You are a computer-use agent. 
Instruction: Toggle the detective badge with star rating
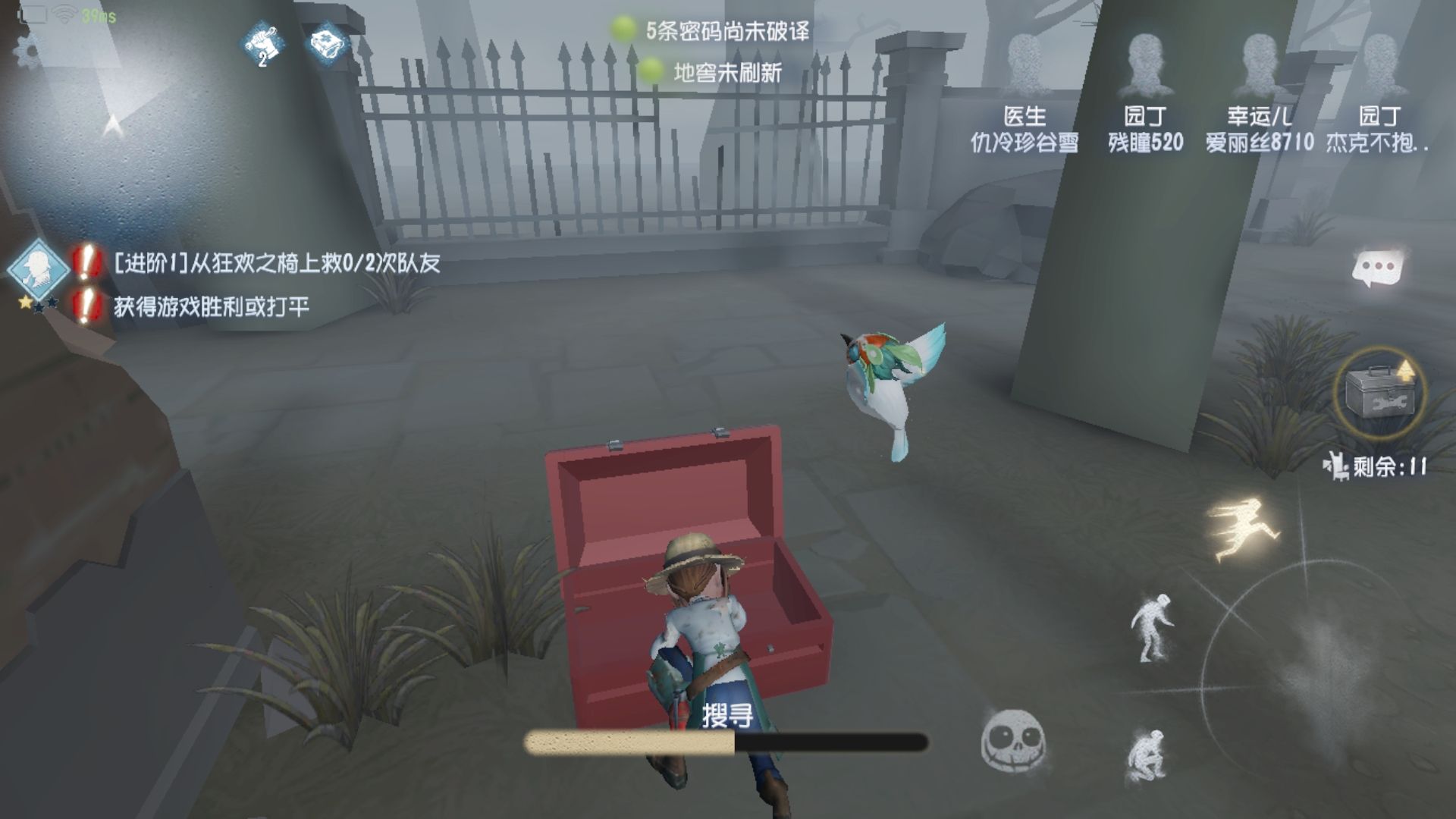pos(39,269)
